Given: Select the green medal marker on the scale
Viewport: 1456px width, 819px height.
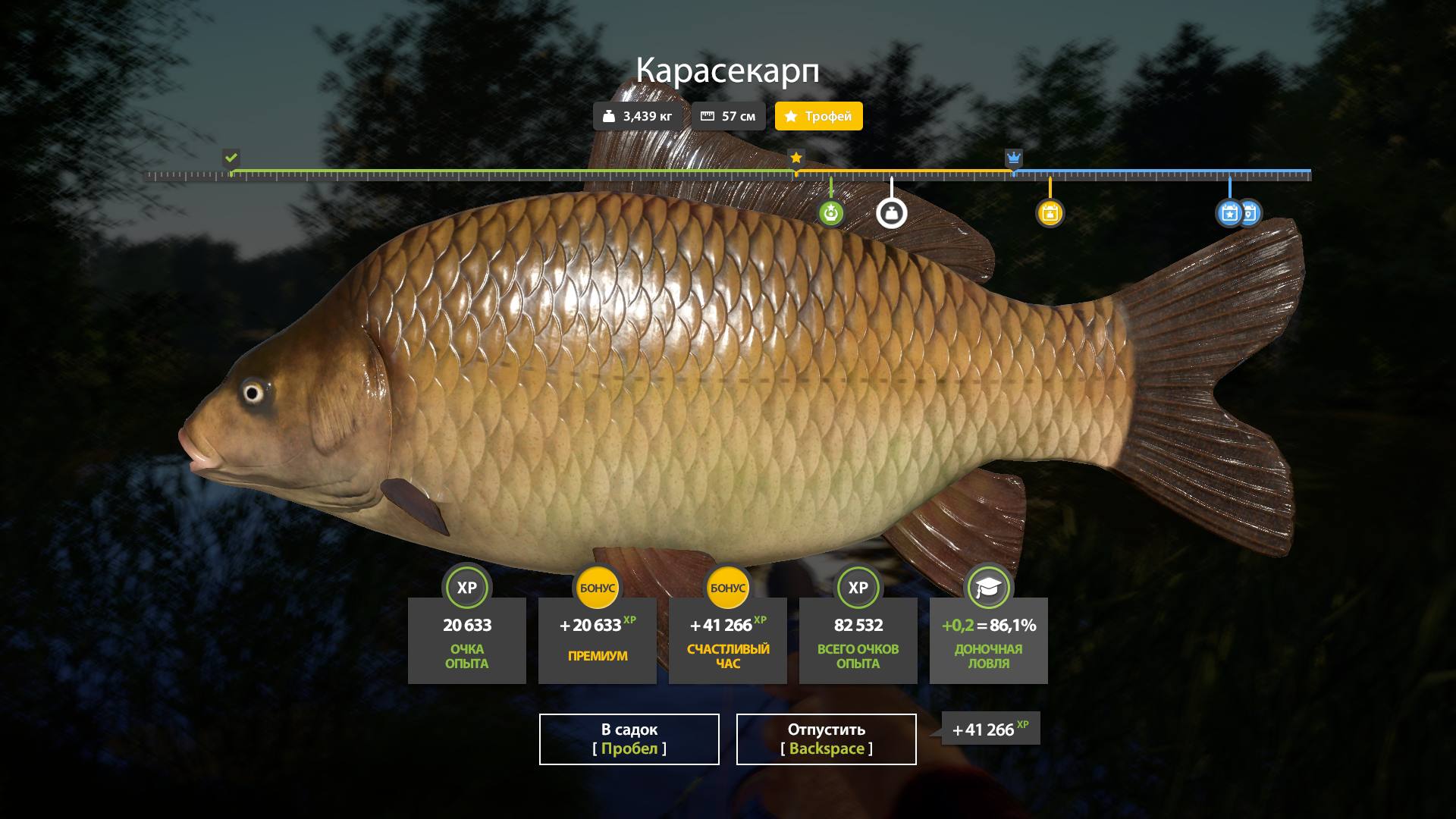Looking at the screenshot, I should pyautogui.click(x=831, y=214).
